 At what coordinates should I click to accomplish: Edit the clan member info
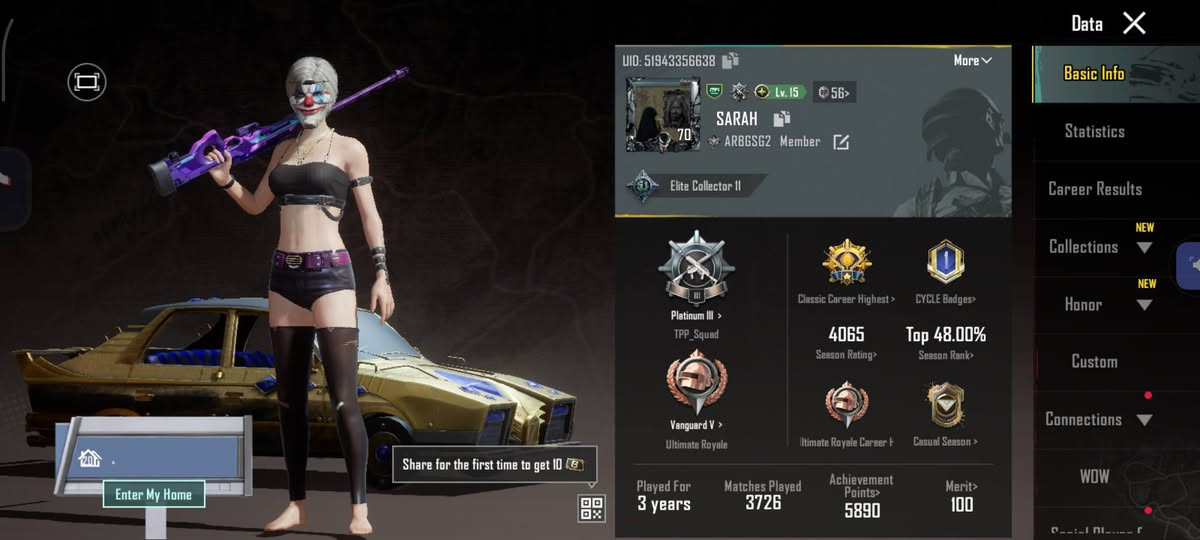click(841, 143)
